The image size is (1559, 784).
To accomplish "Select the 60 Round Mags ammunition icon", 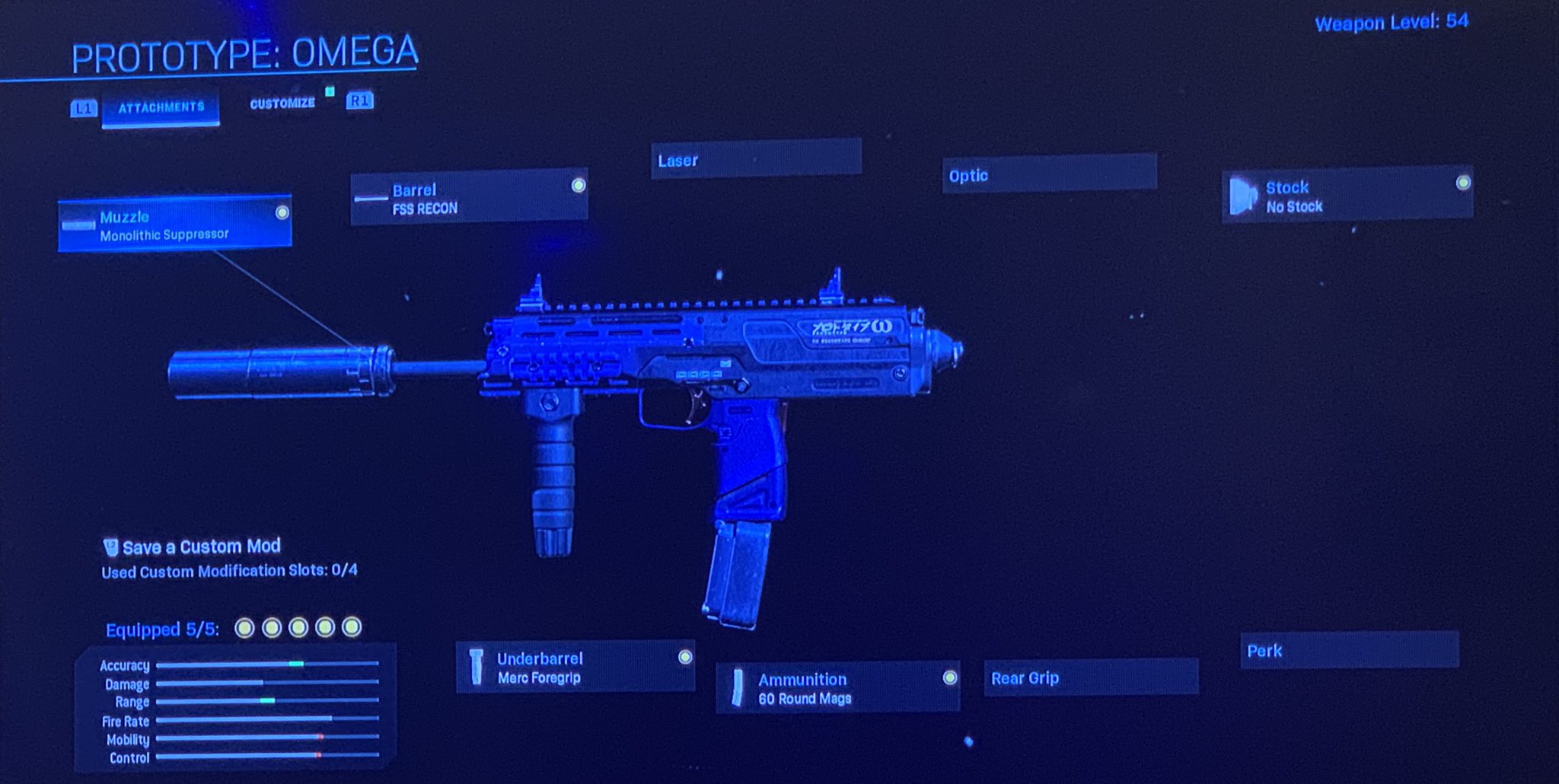I will (738, 687).
